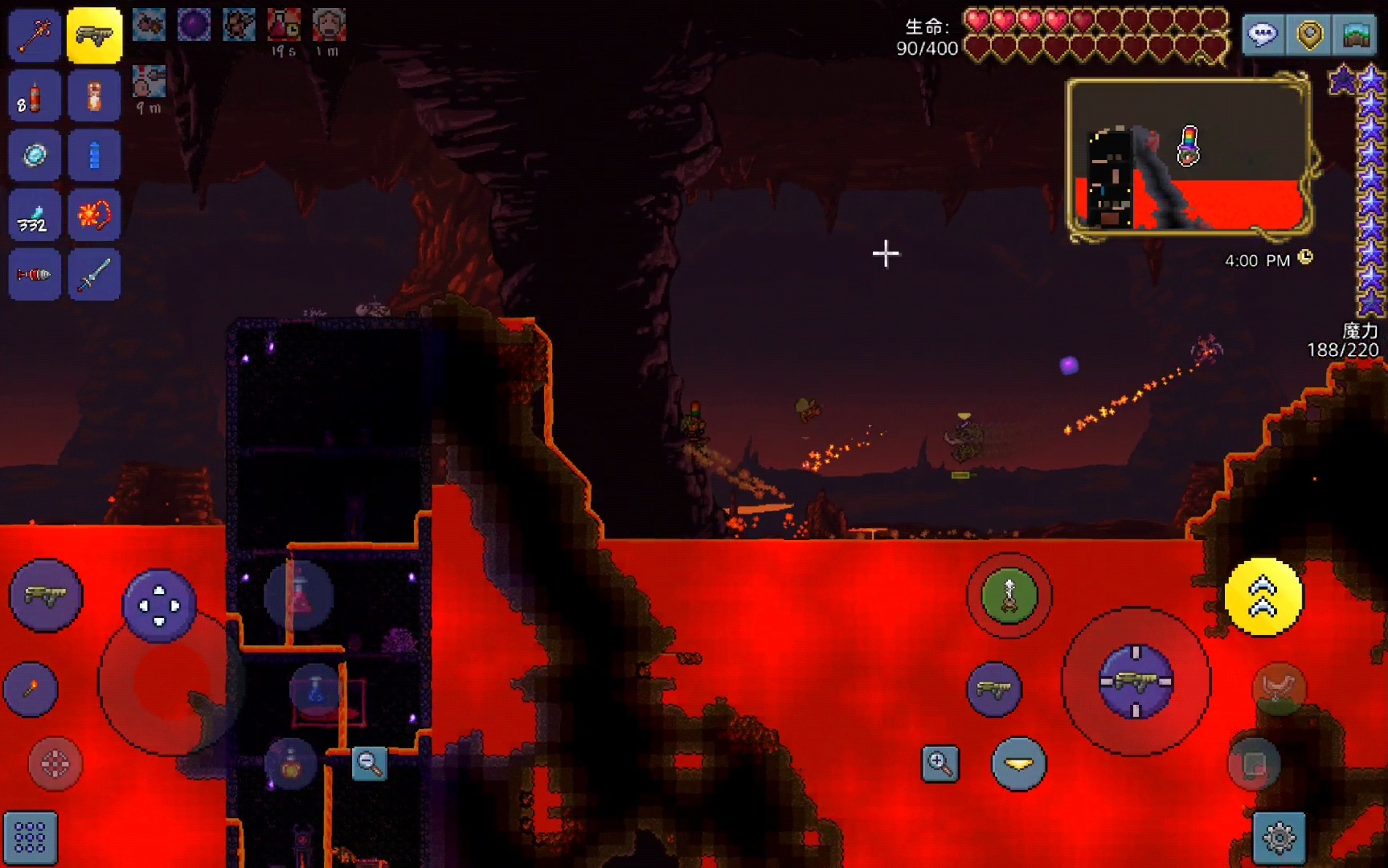Open the inventory grid button
1388x868 pixels.
pyautogui.click(x=31, y=838)
